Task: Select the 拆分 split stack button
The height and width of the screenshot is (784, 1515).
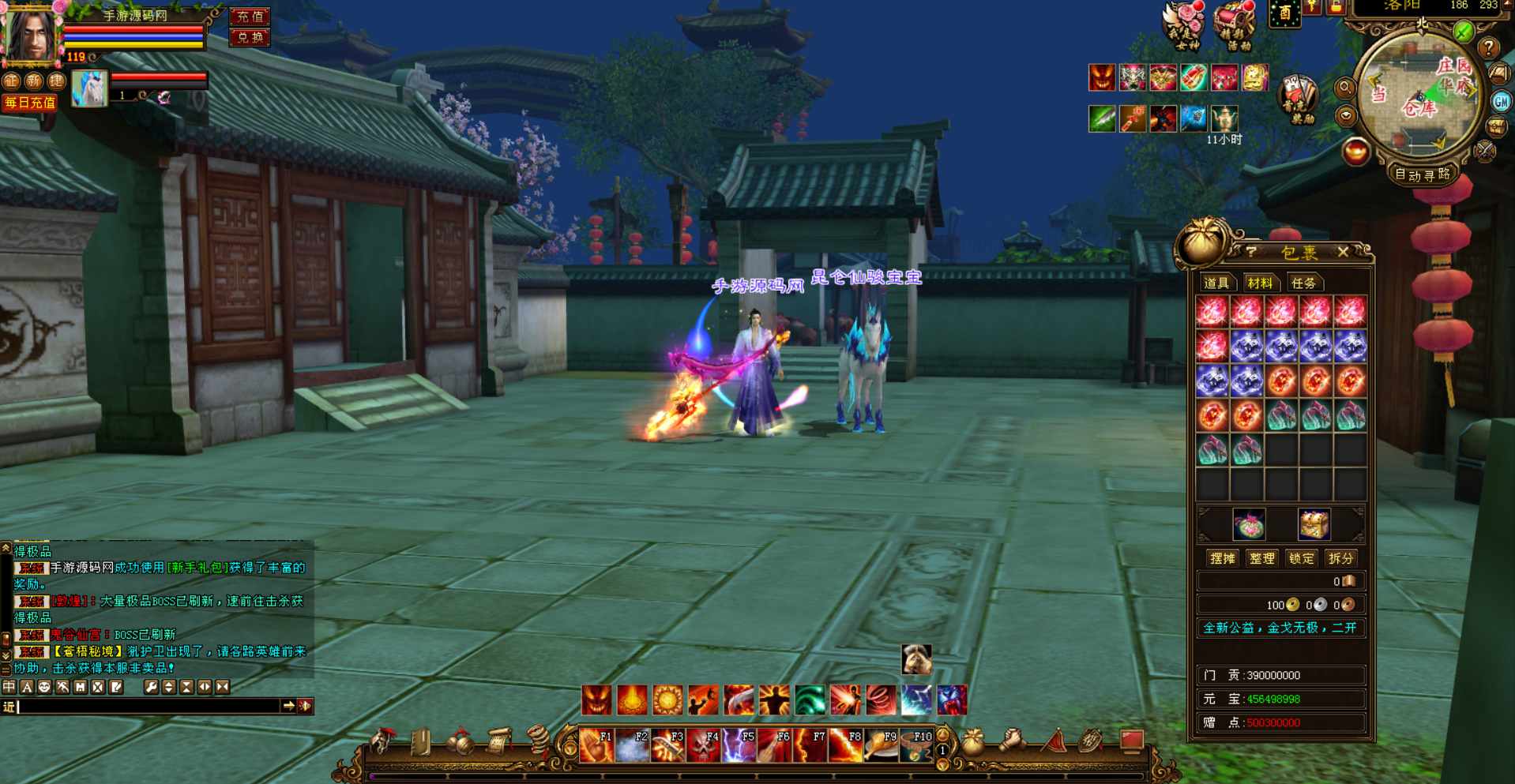Action: coord(1340,558)
